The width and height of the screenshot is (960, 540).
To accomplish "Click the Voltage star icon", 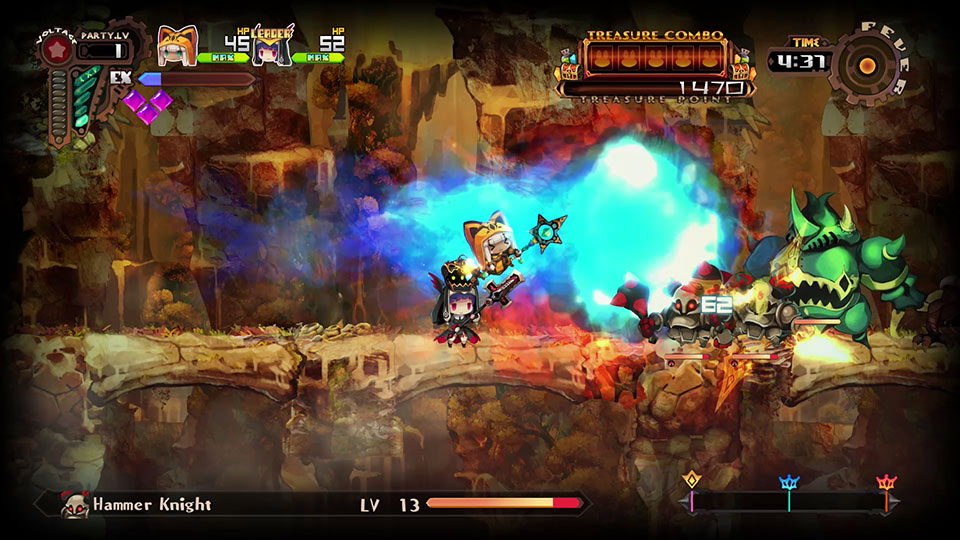I will pyautogui.click(x=57, y=47).
